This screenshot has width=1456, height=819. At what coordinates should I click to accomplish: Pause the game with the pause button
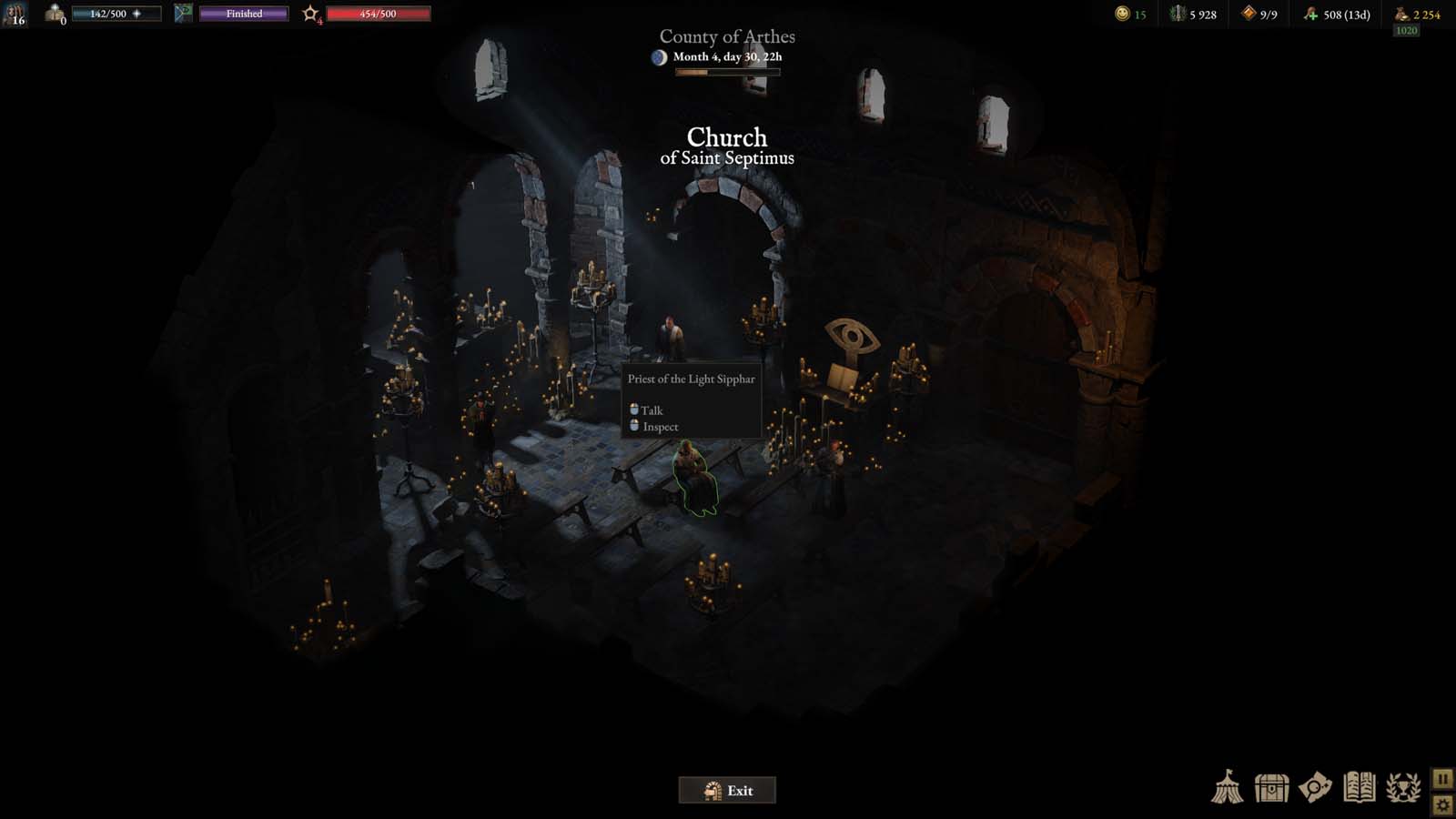1442,779
